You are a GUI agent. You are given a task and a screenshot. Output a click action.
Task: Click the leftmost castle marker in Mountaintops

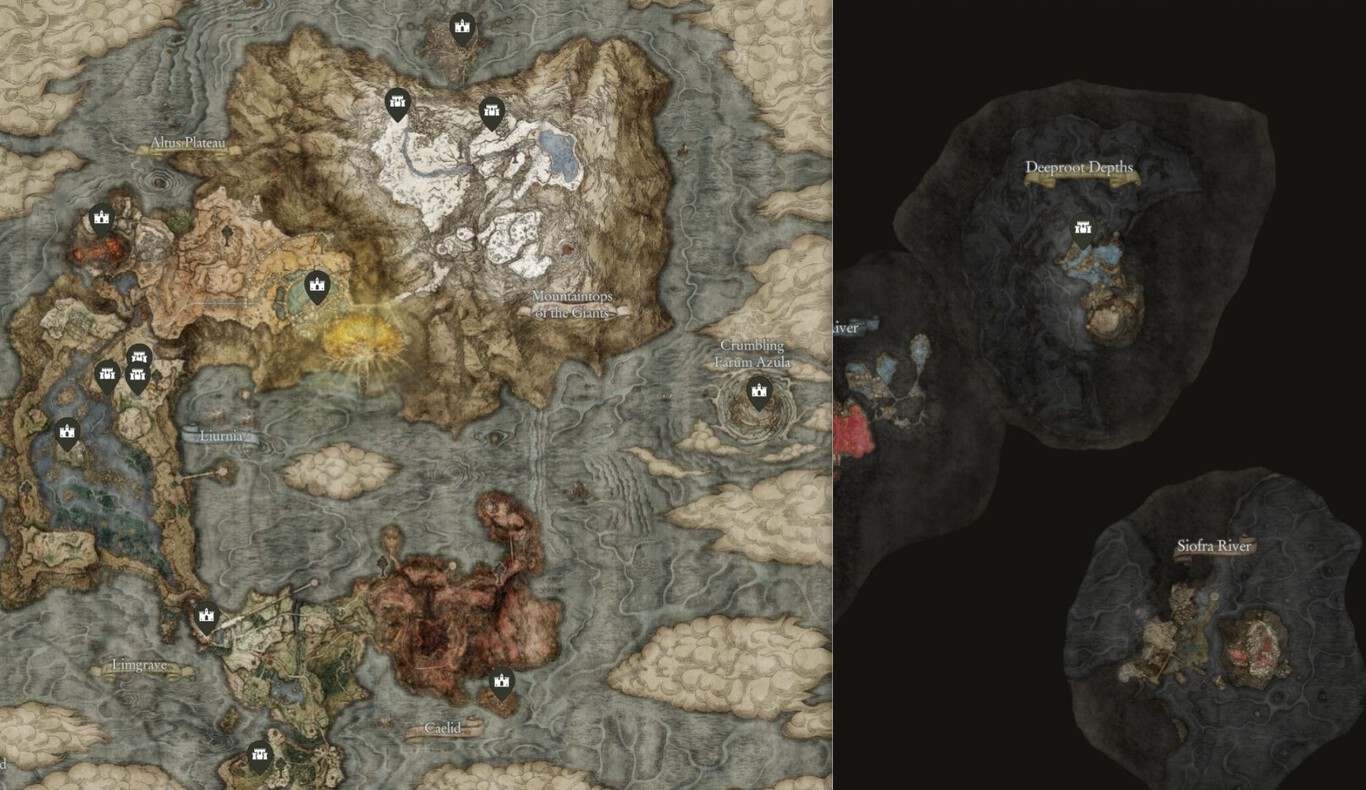click(x=397, y=103)
